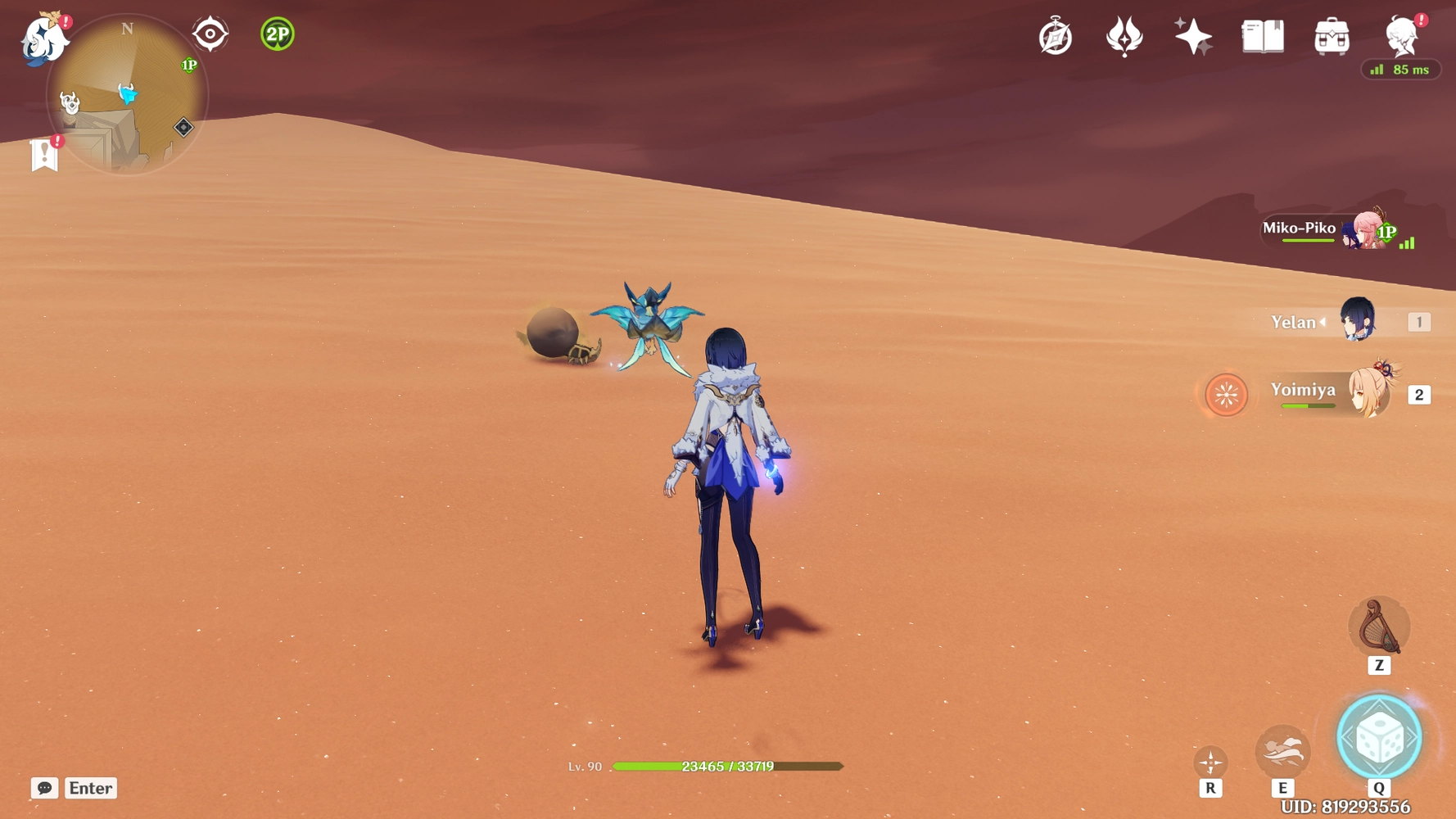Use the Elemental Skill sprint-figure icon

1283,751
